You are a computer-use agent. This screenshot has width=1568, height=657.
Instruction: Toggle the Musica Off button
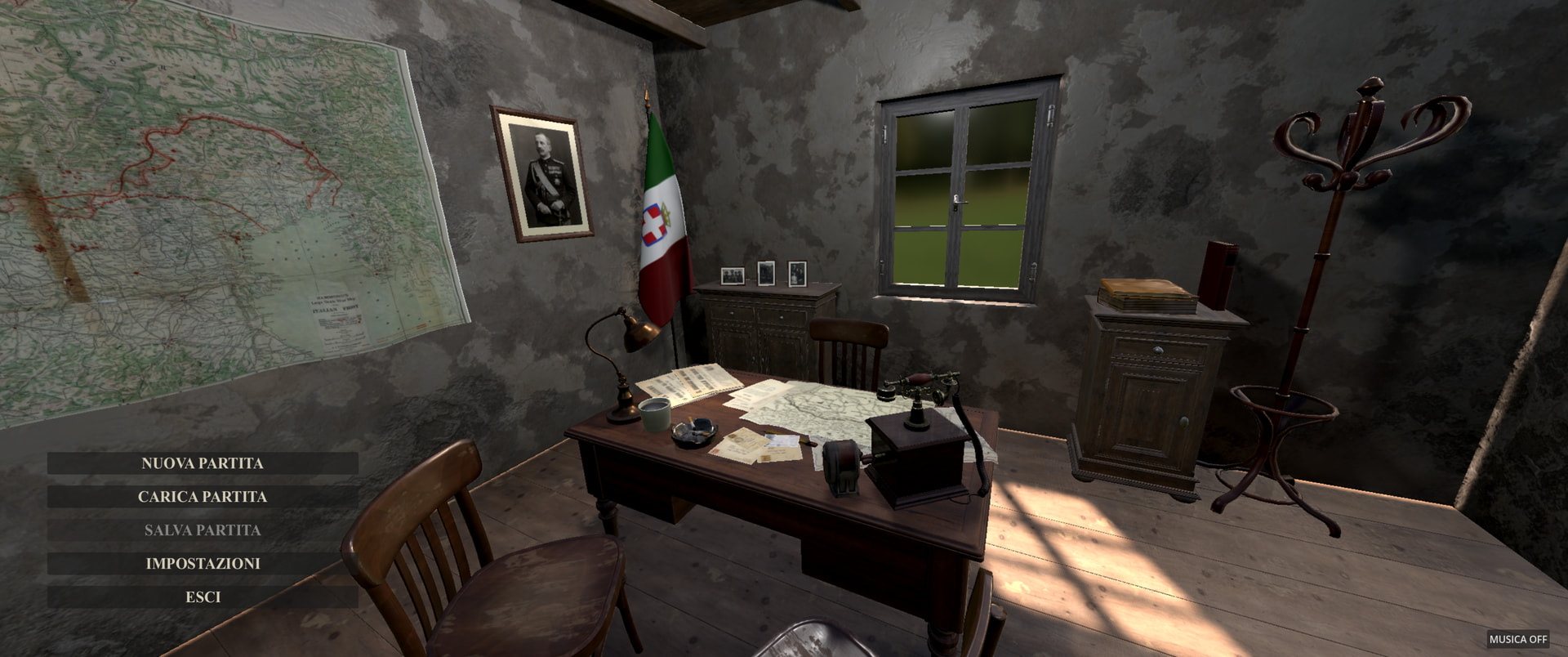(x=1517, y=639)
